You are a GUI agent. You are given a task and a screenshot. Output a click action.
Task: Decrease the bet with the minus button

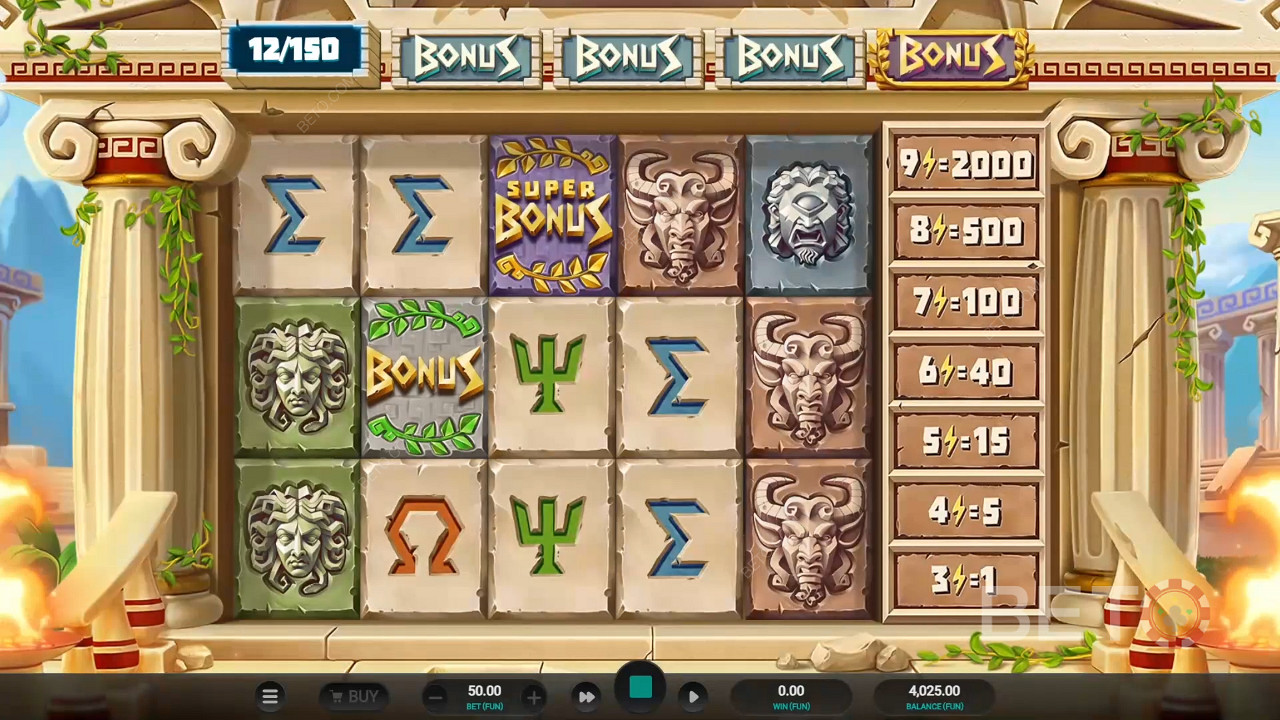(x=435, y=697)
